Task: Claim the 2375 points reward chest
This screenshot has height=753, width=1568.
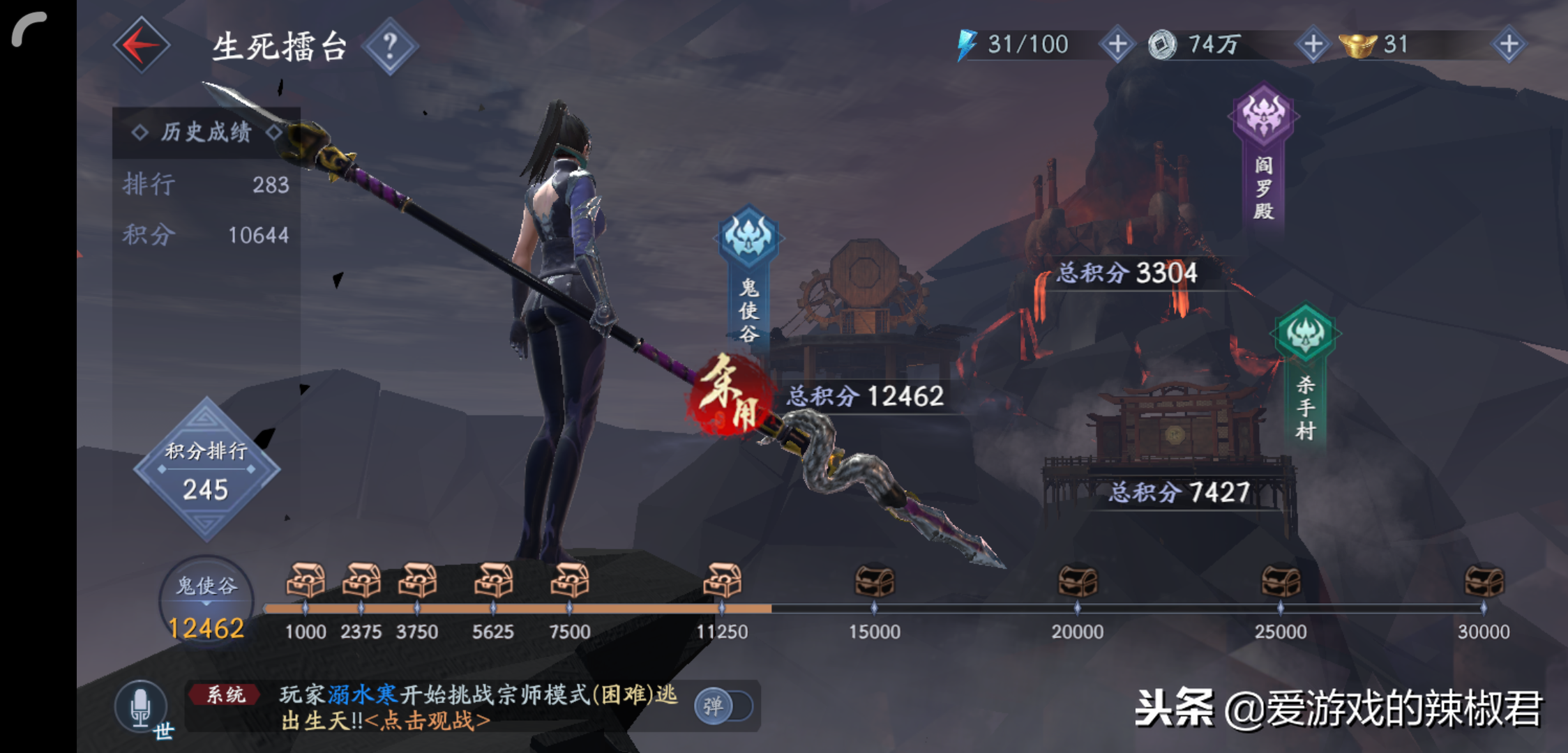Action: [x=361, y=581]
